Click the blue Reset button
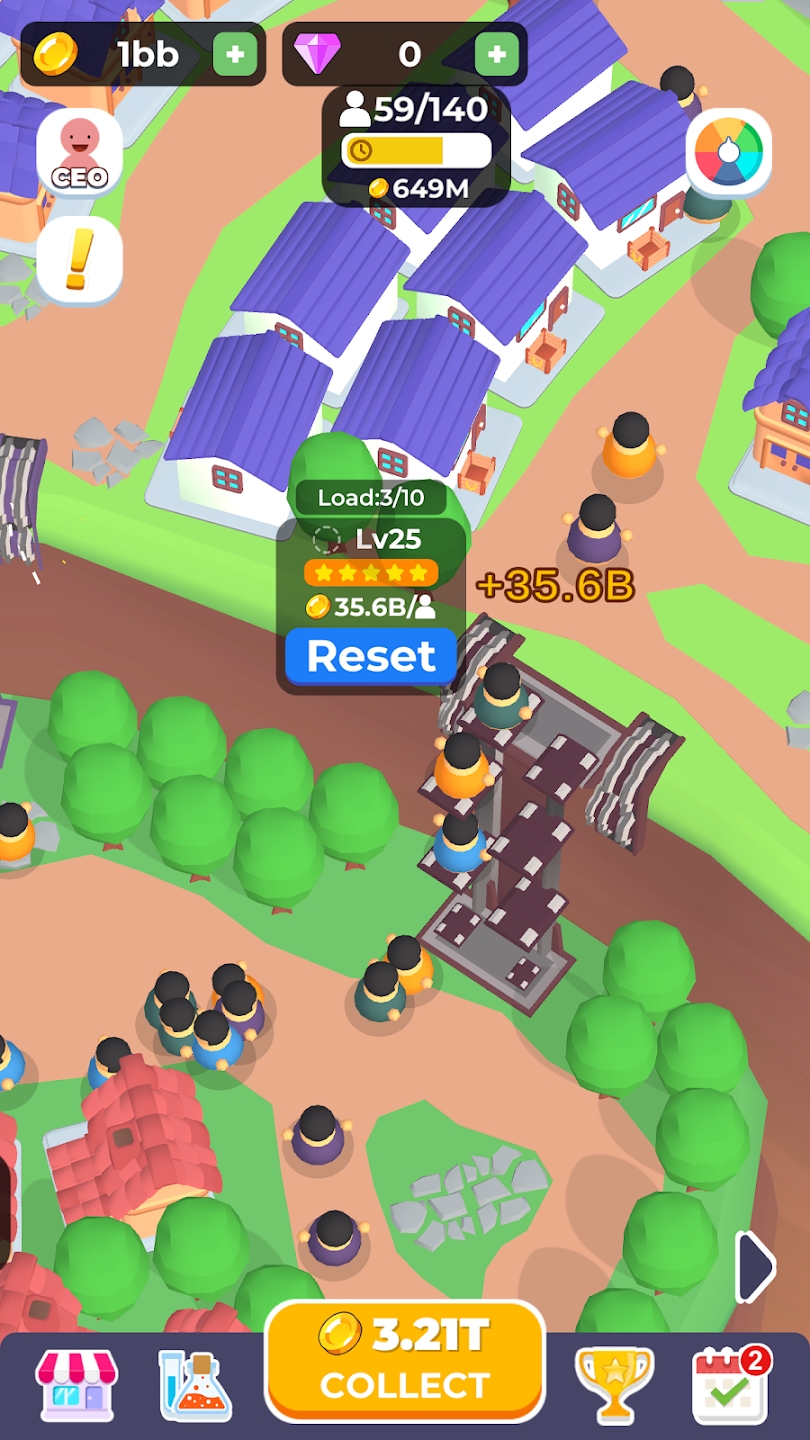This screenshot has height=1440, width=810. 371,656
